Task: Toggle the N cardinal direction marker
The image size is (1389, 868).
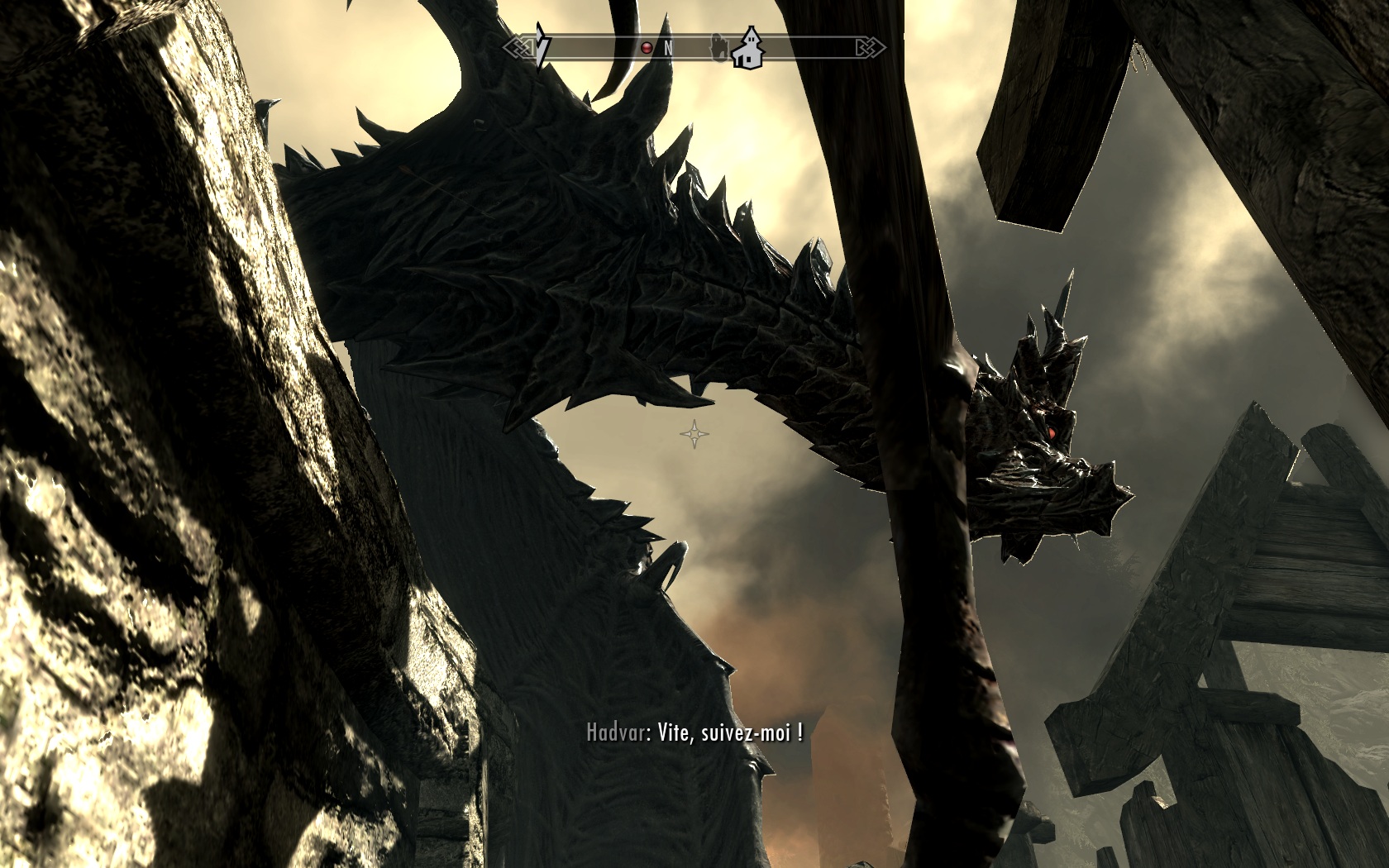Action: pyautogui.click(x=668, y=48)
